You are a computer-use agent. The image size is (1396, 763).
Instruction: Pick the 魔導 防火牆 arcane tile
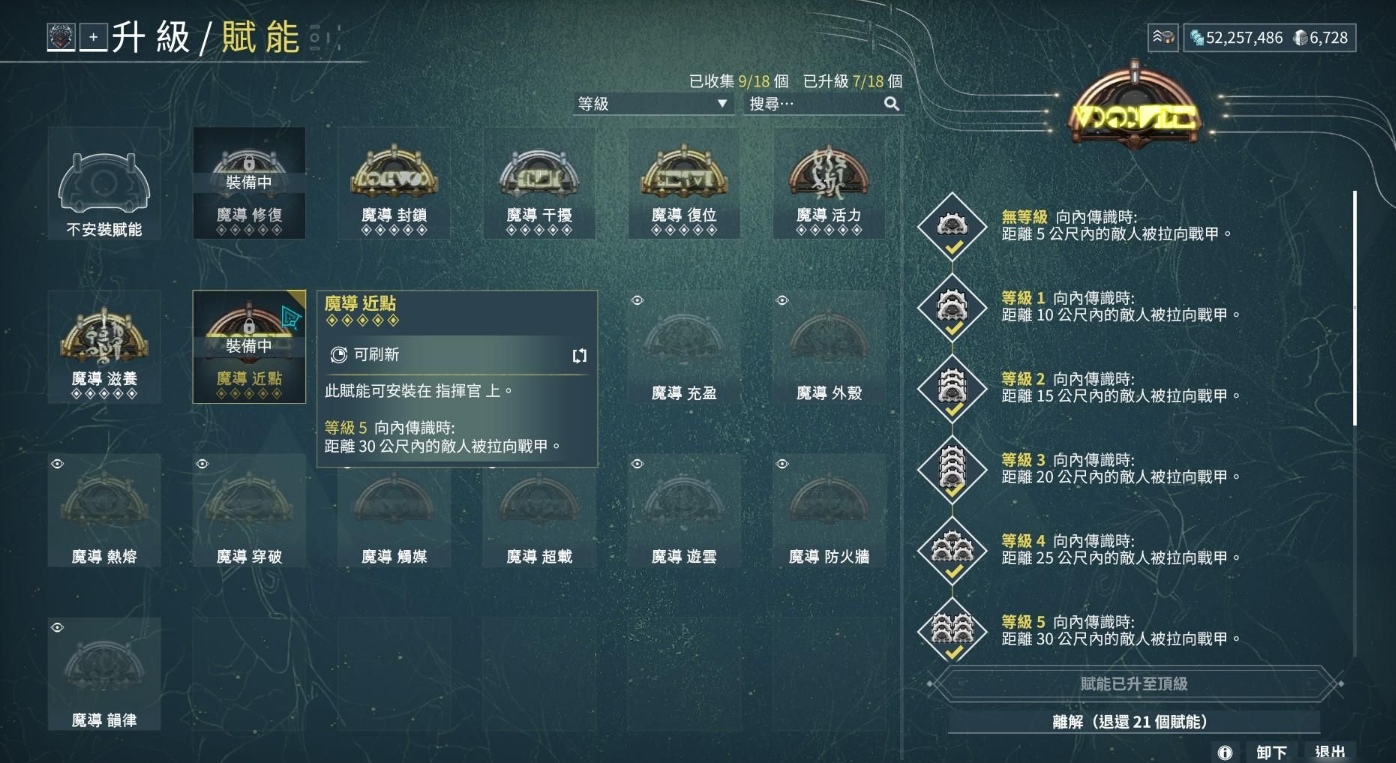point(829,510)
